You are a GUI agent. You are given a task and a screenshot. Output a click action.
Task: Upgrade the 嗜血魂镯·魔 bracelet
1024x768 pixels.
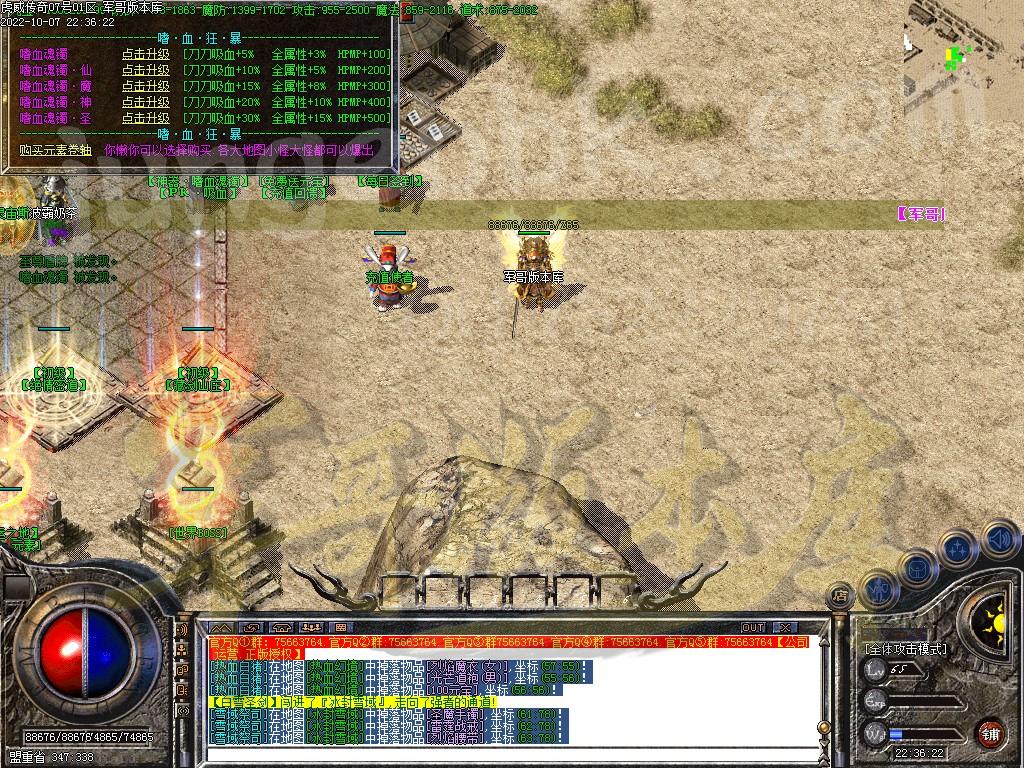pos(145,86)
